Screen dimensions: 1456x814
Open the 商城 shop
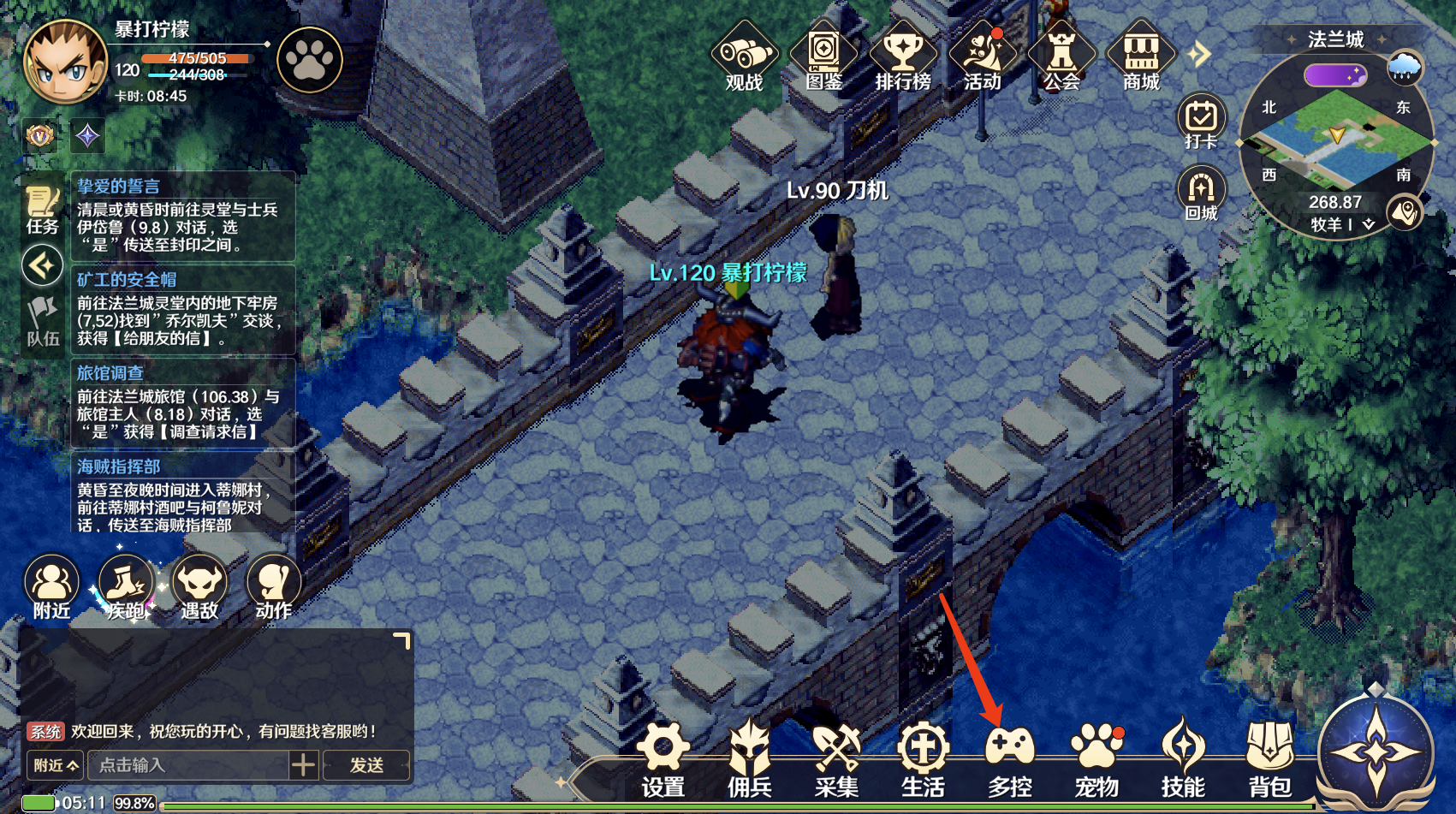click(1141, 58)
